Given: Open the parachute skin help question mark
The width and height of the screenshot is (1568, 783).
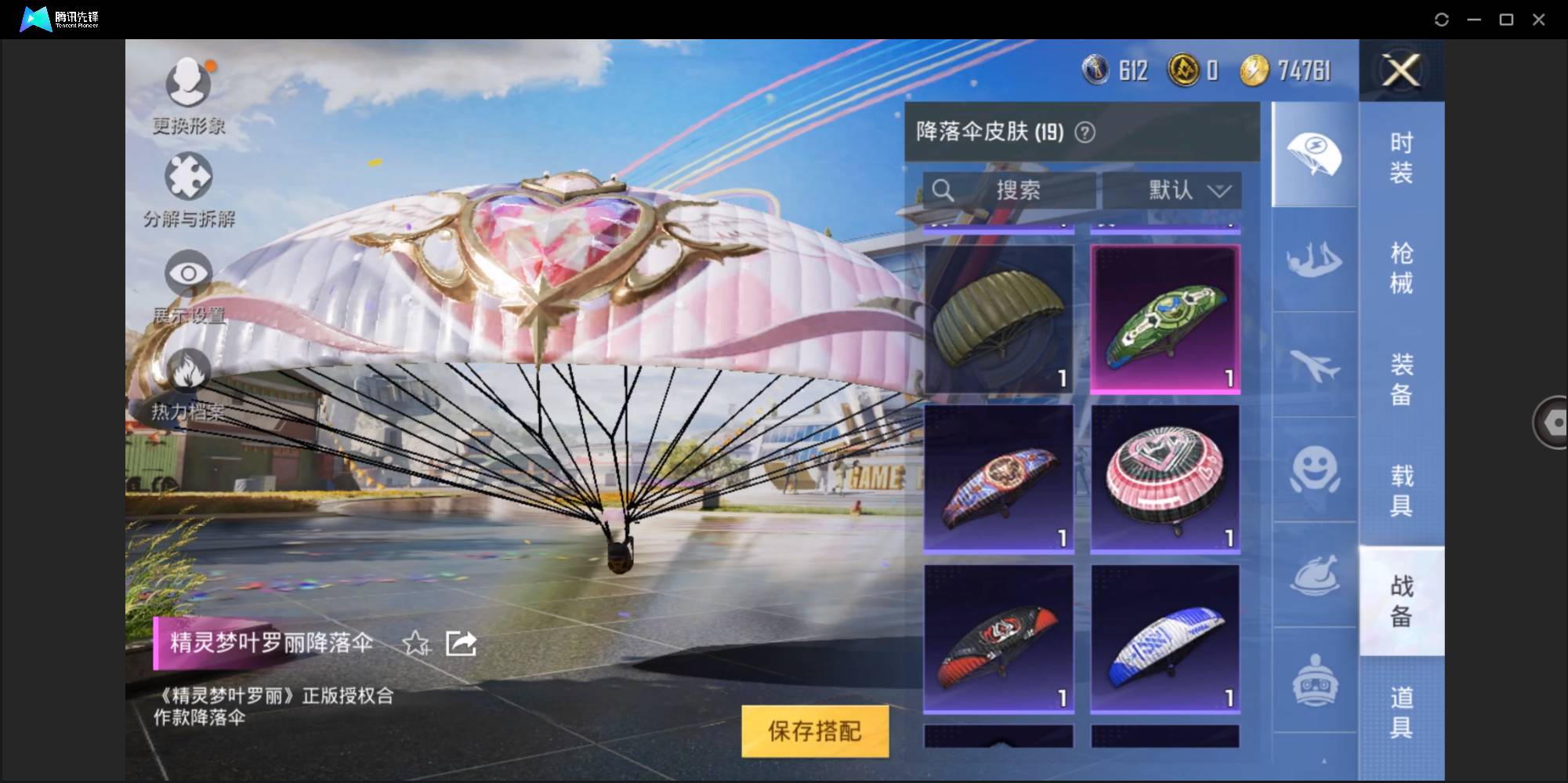Looking at the screenshot, I should pyautogui.click(x=1085, y=132).
